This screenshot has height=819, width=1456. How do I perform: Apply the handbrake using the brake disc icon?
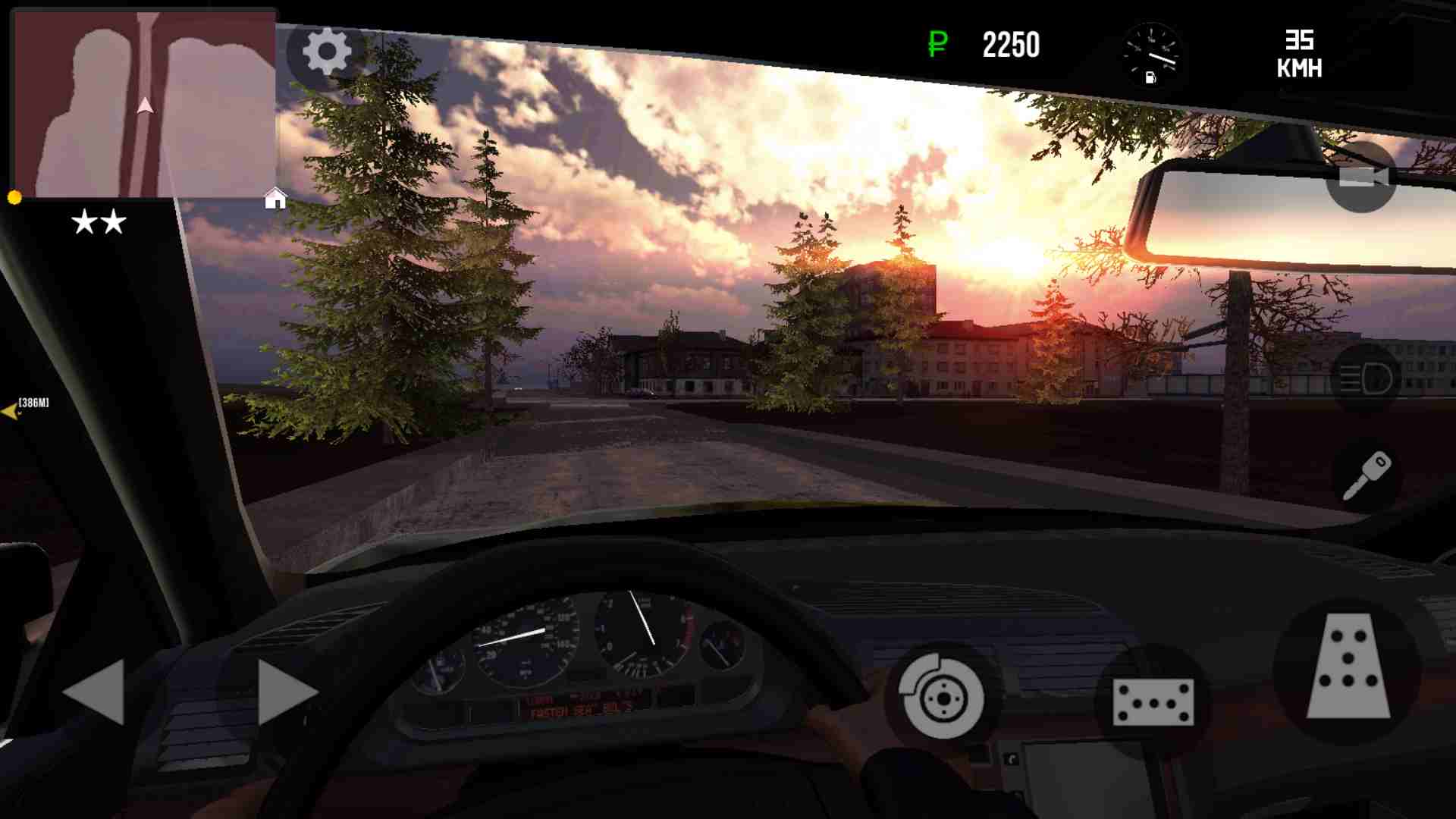tap(940, 696)
